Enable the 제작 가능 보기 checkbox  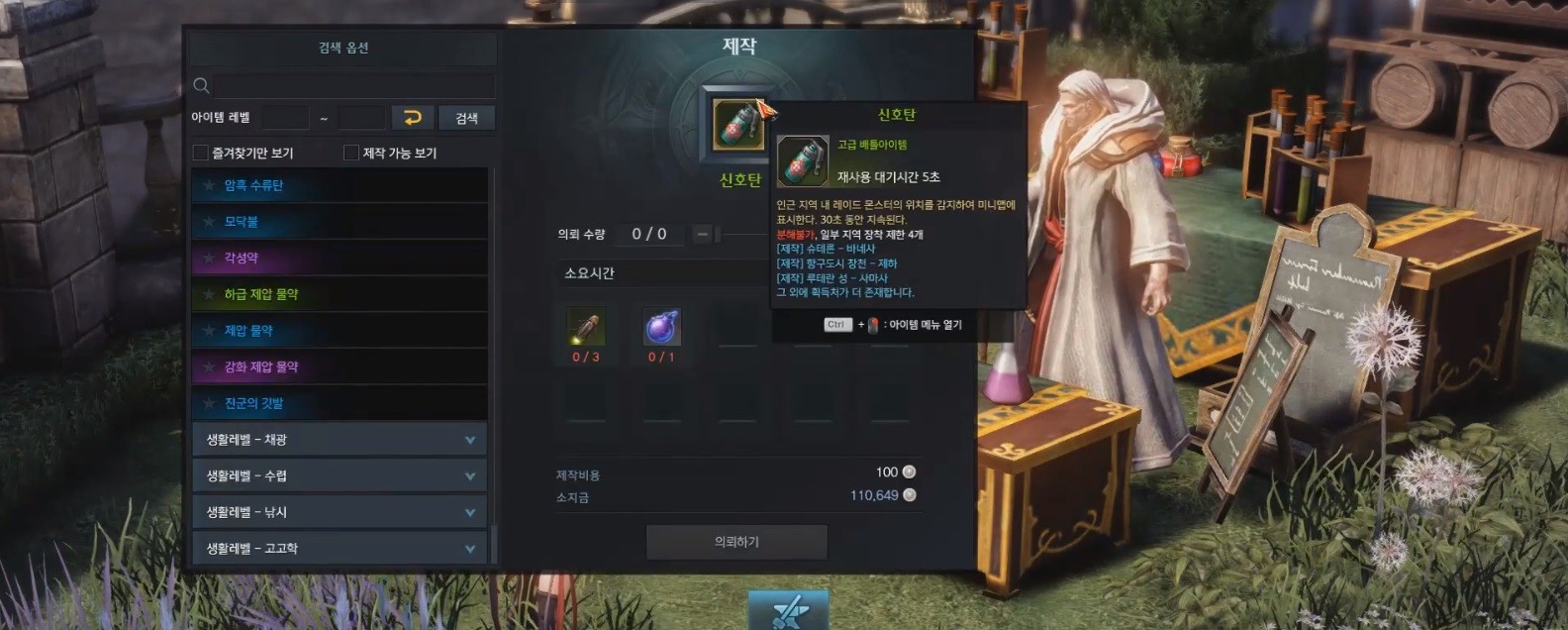click(x=351, y=153)
